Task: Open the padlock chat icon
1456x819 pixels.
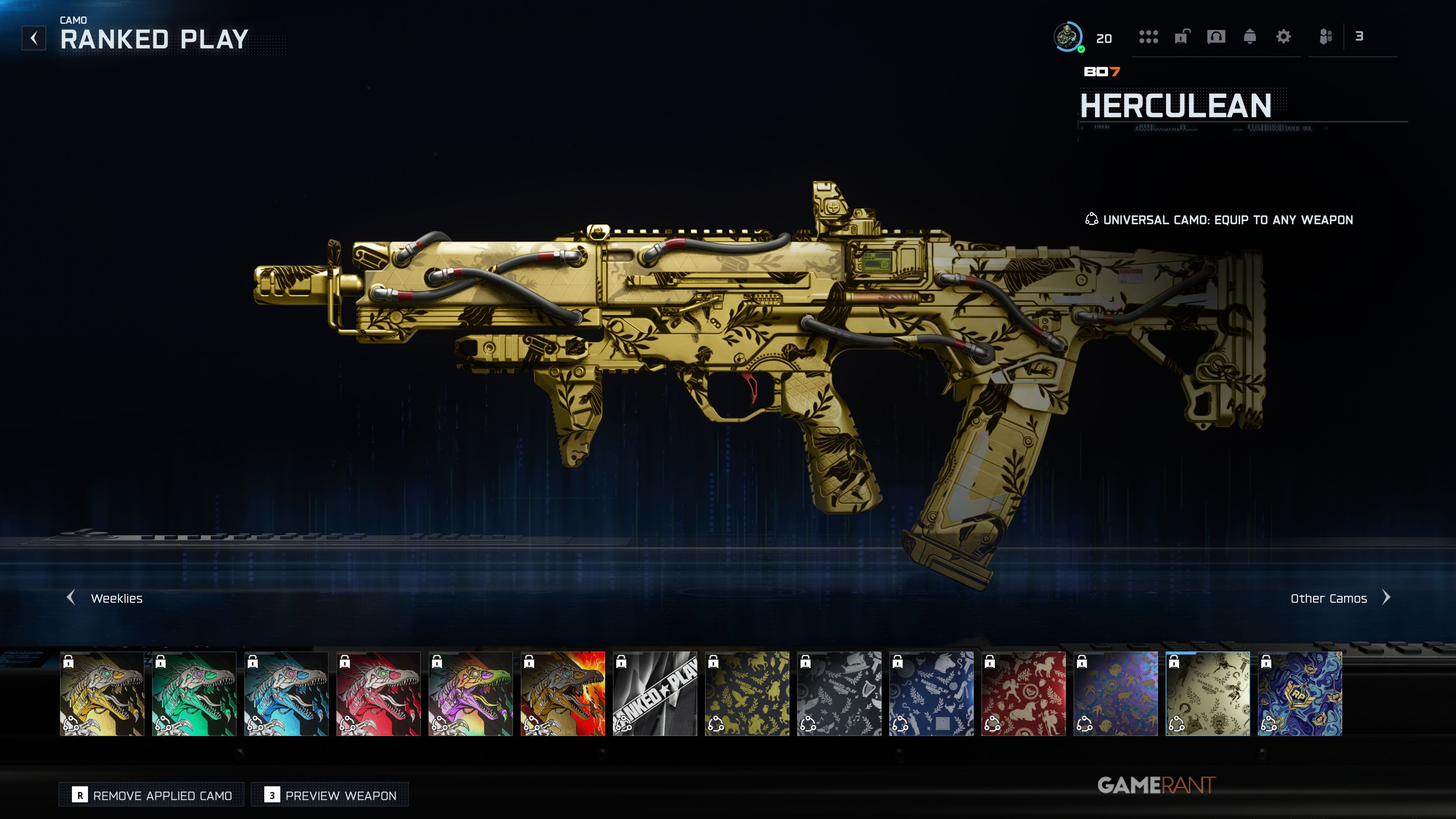Action: 1182,37
